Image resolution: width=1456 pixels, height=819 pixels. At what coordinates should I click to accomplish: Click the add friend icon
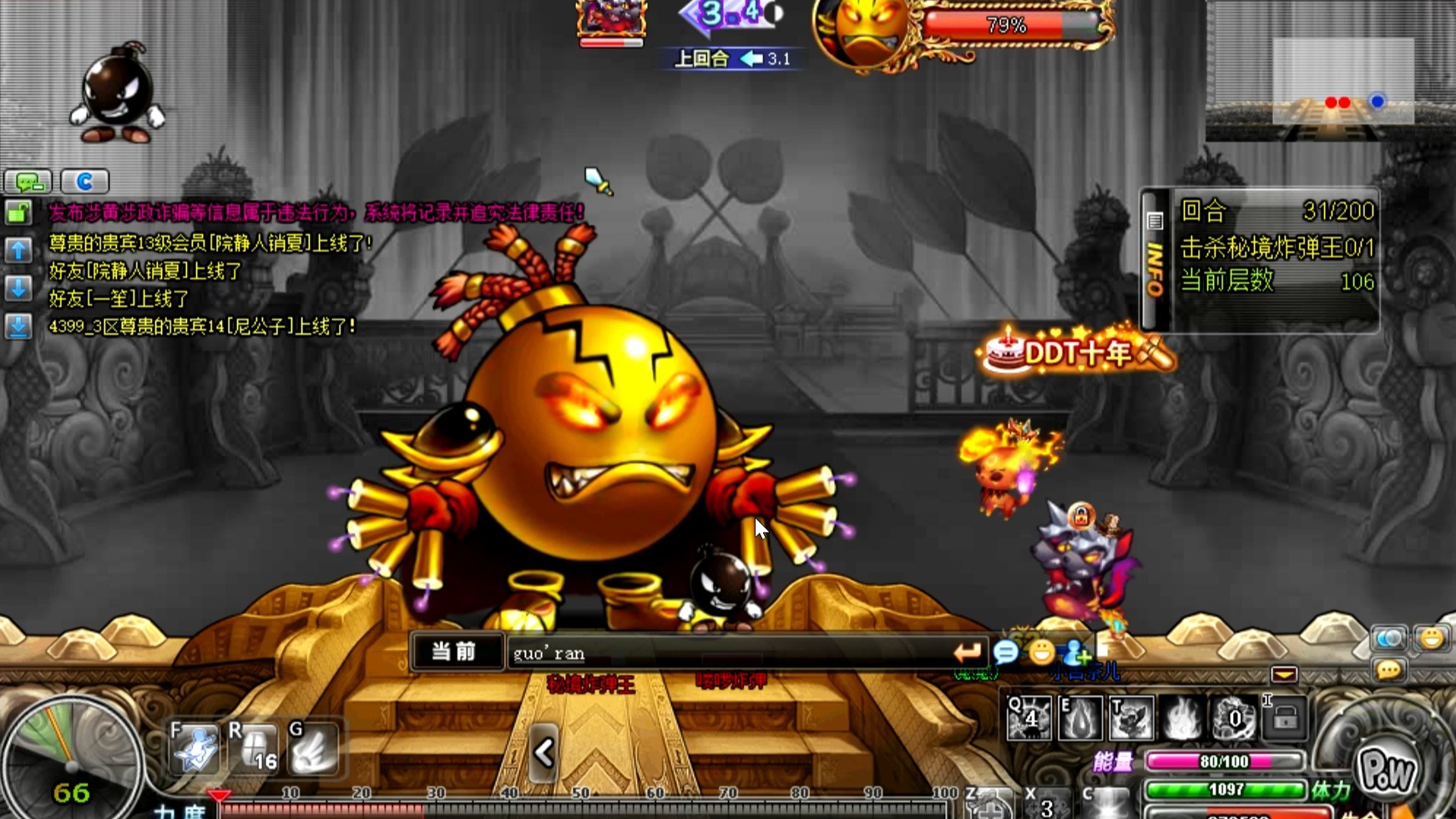(1075, 652)
